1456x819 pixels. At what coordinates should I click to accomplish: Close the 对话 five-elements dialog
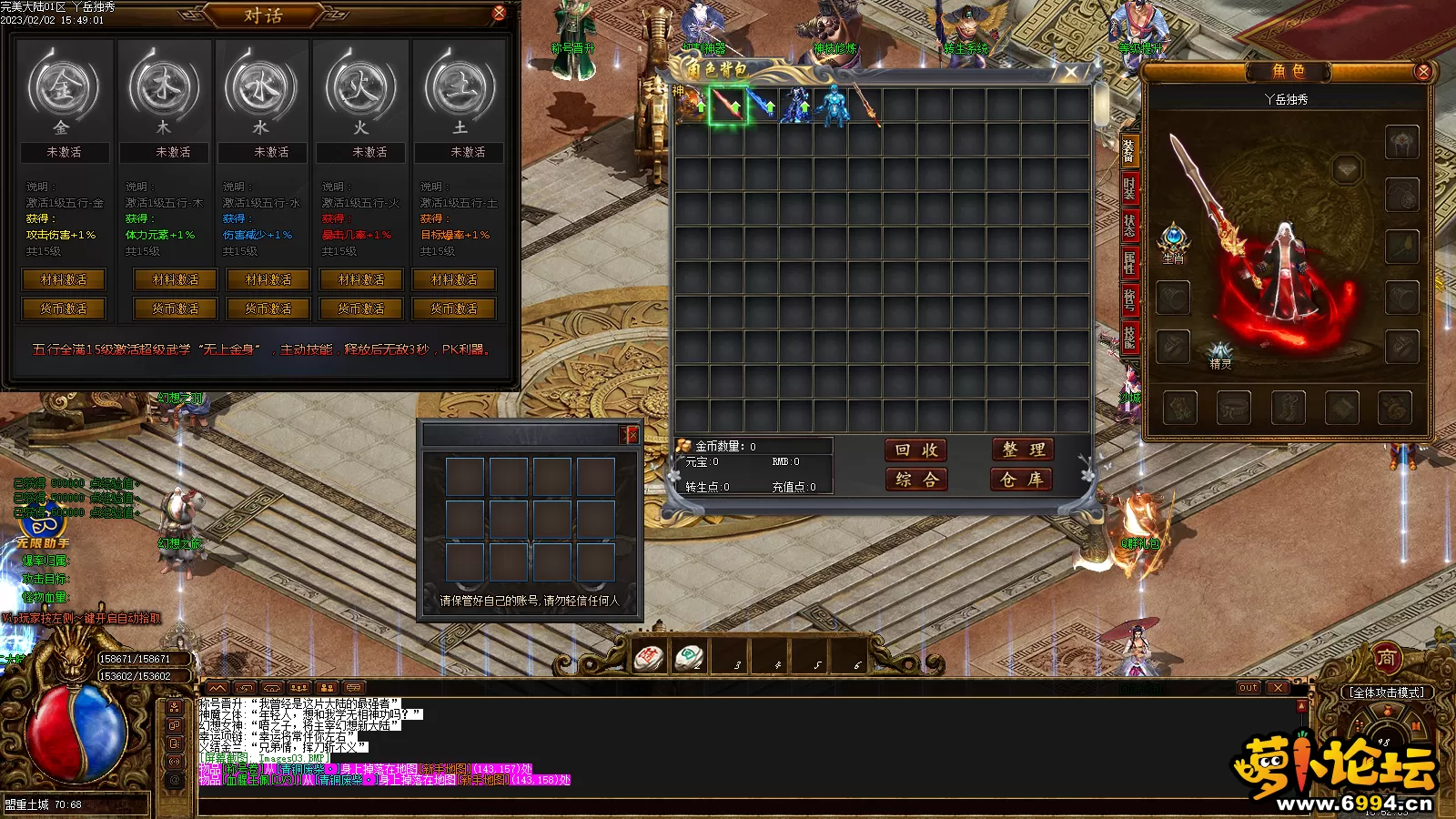point(499,13)
